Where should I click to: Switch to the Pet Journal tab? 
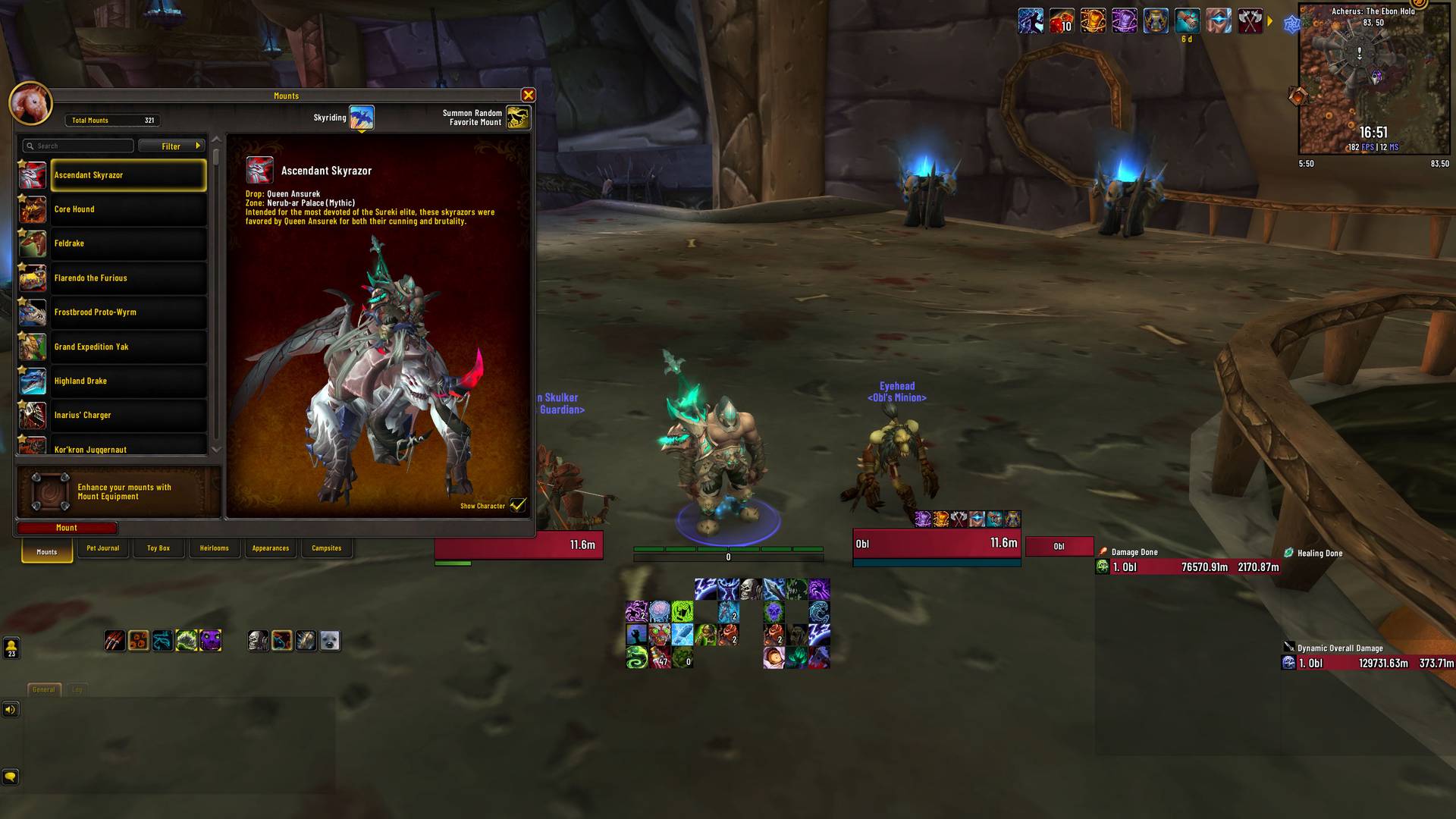coord(102,548)
